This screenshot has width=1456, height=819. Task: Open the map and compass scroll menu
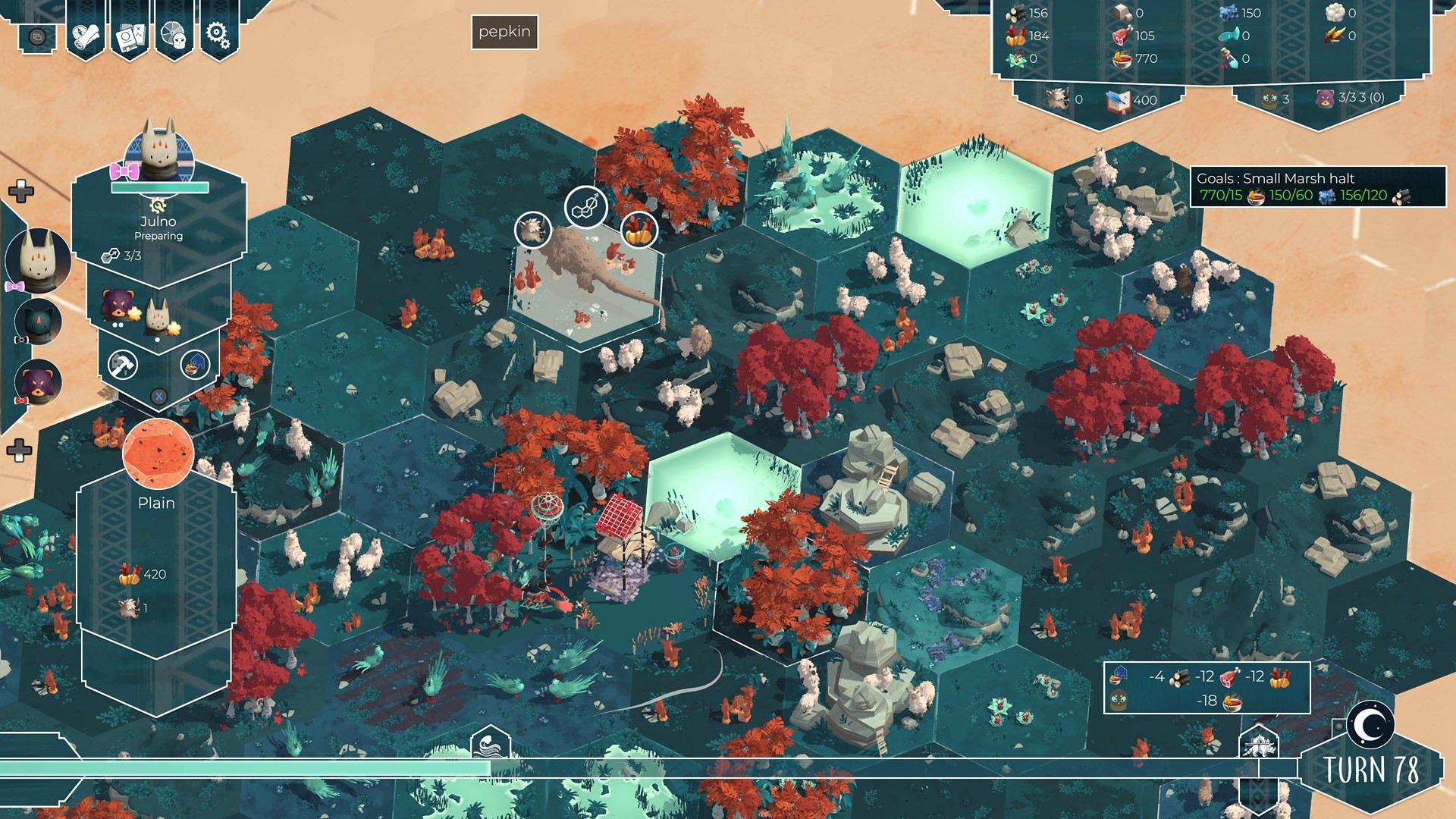pos(85,34)
